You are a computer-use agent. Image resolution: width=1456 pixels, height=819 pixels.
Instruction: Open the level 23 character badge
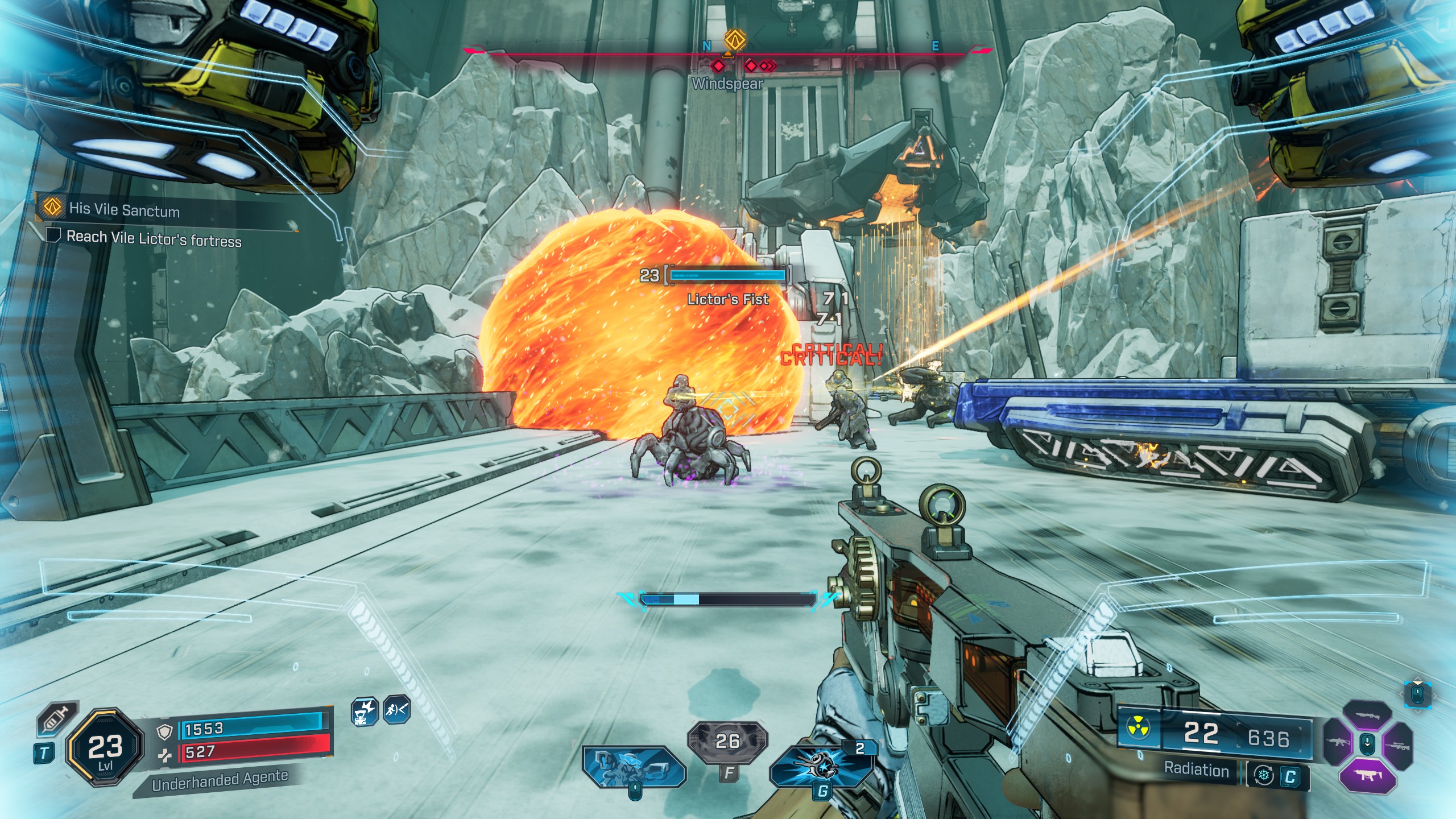point(105,747)
